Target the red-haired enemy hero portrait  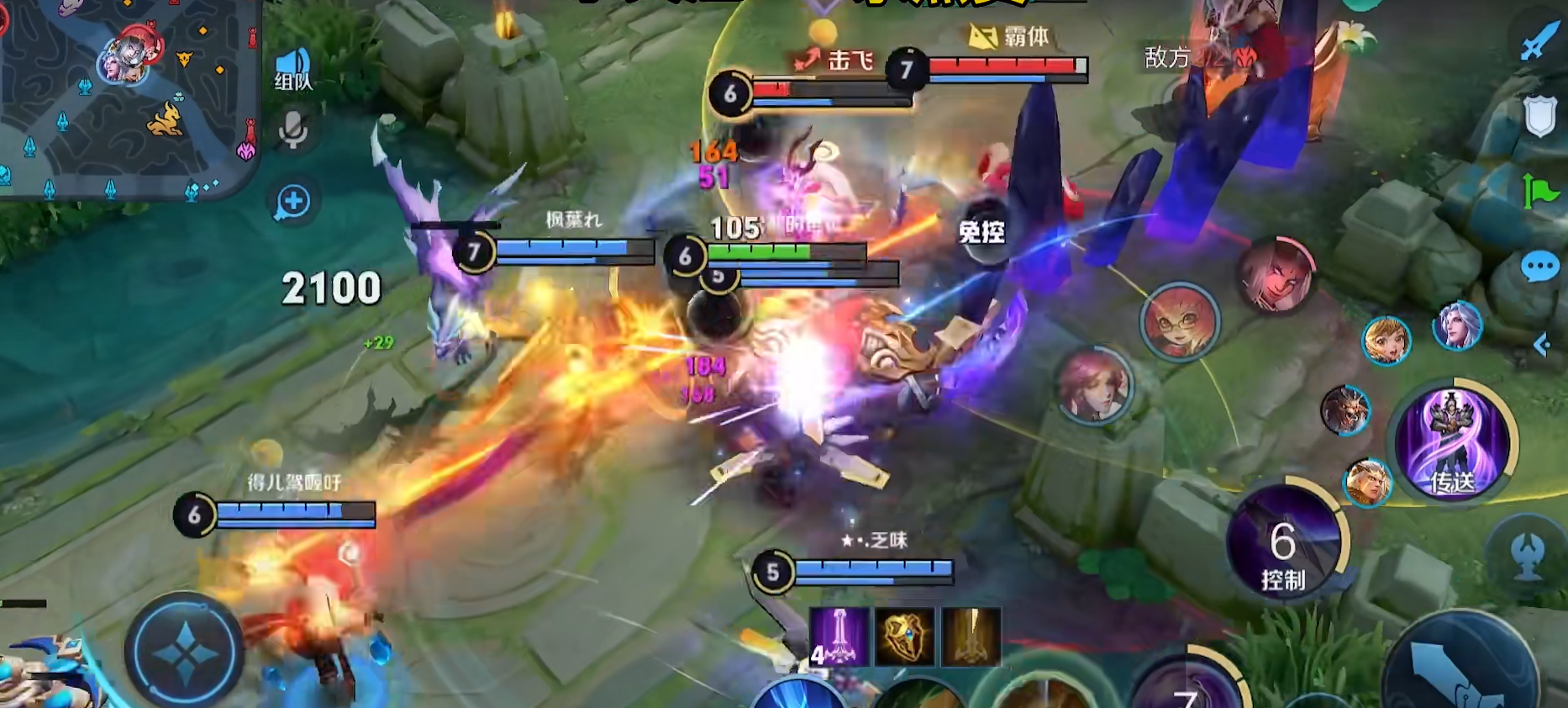[1276, 273]
